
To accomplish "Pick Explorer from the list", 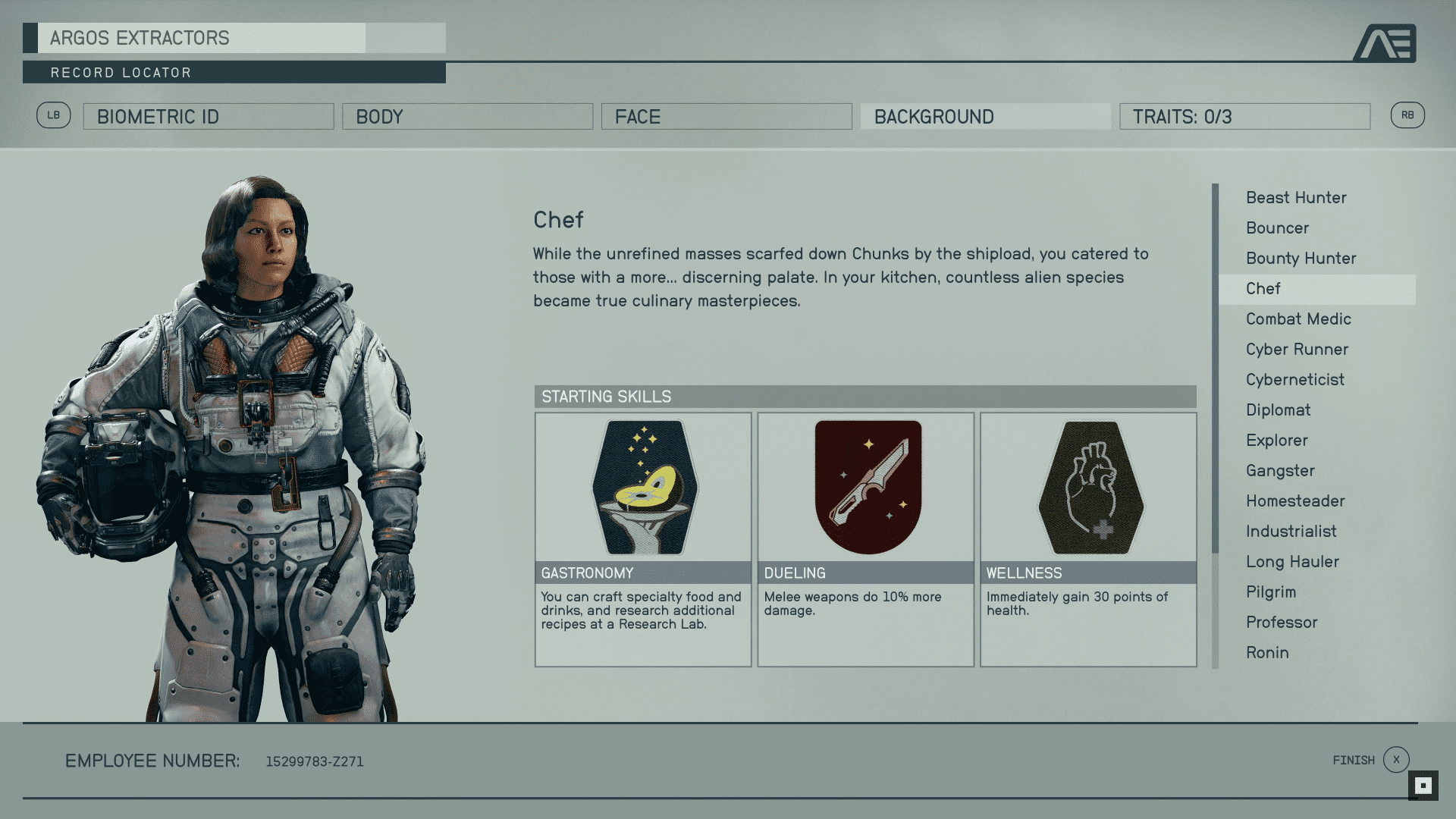I will (1276, 441).
